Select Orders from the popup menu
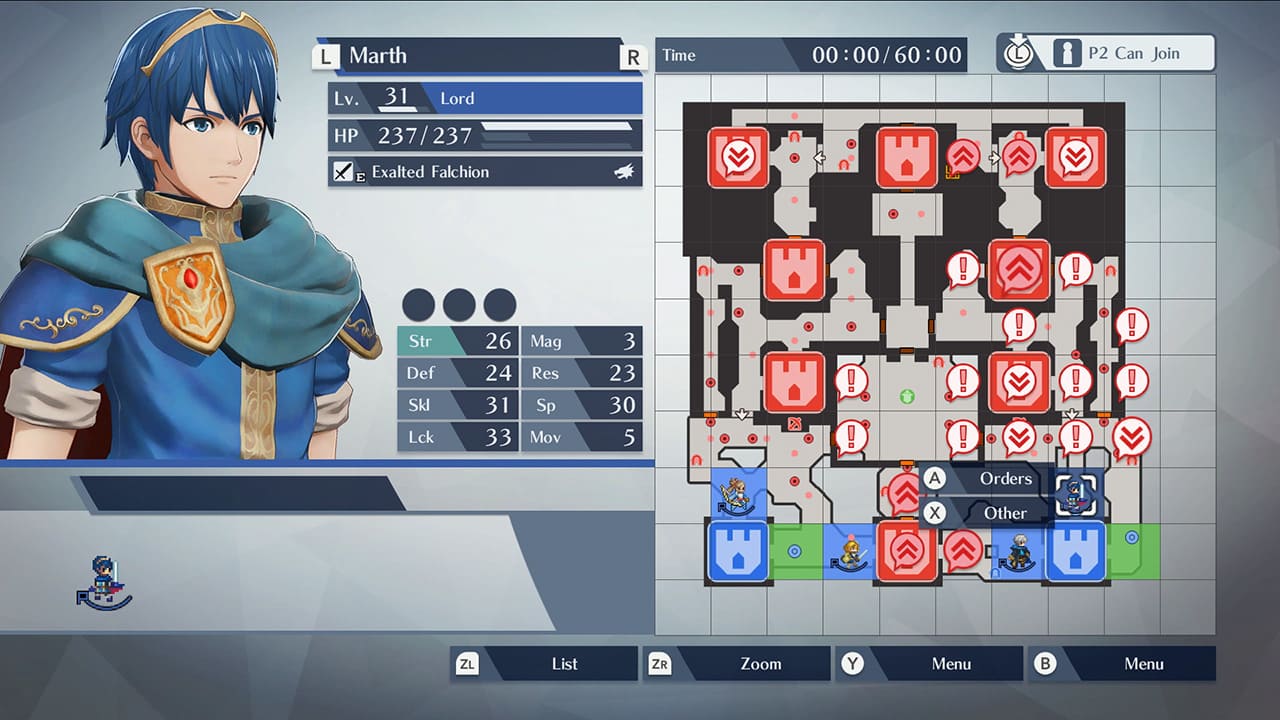The width and height of the screenshot is (1280, 720). 1005,479
